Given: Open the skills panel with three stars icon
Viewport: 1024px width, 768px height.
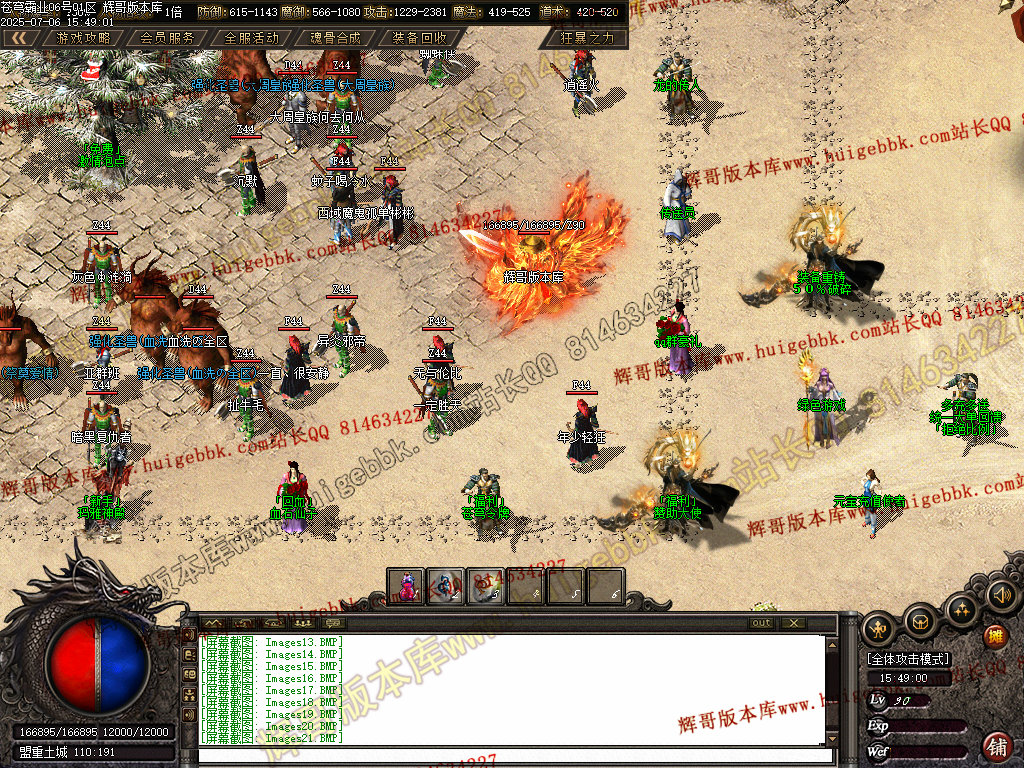Looking at the screenshot, I should 962,608.
